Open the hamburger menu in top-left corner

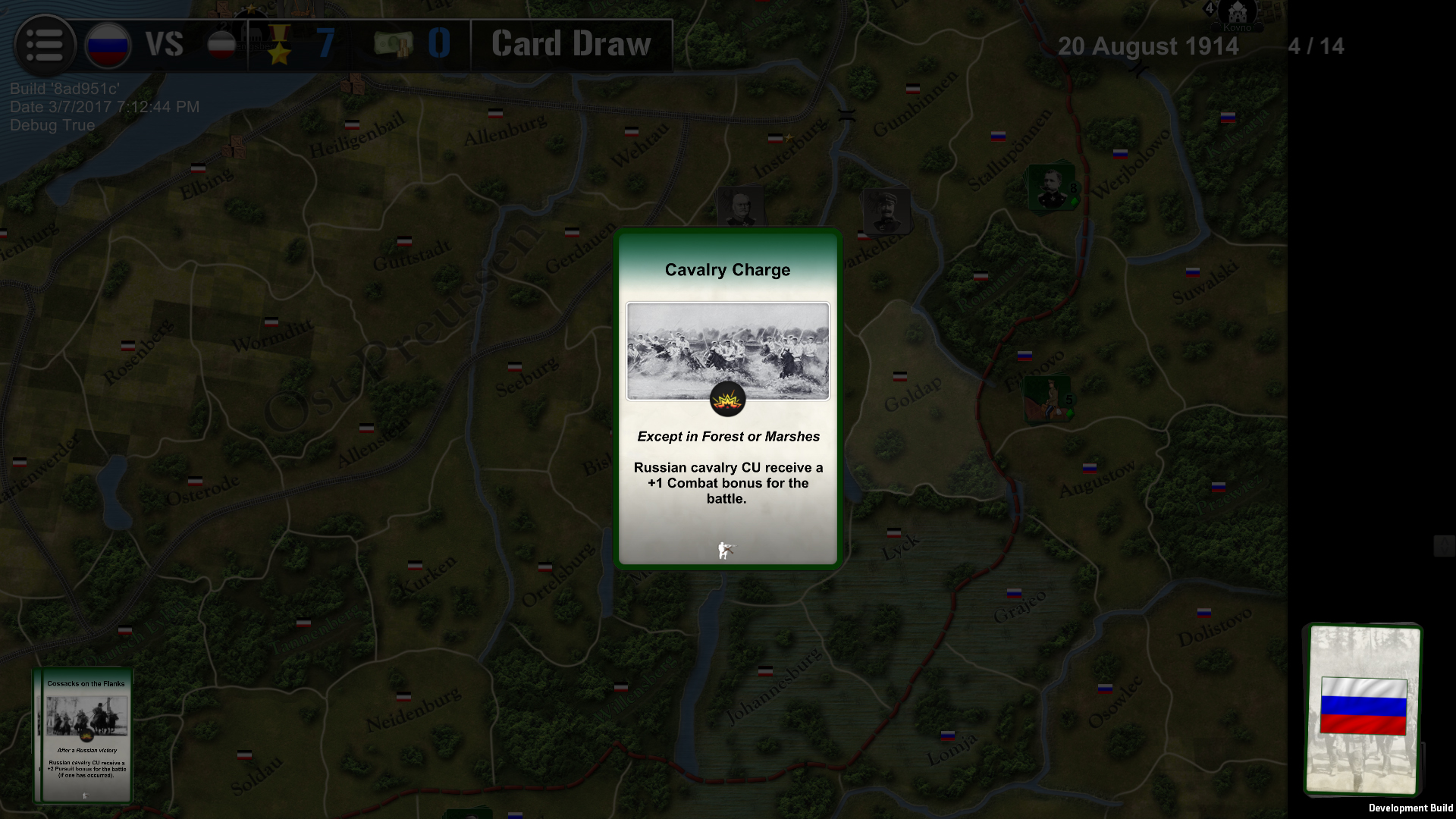45,44
